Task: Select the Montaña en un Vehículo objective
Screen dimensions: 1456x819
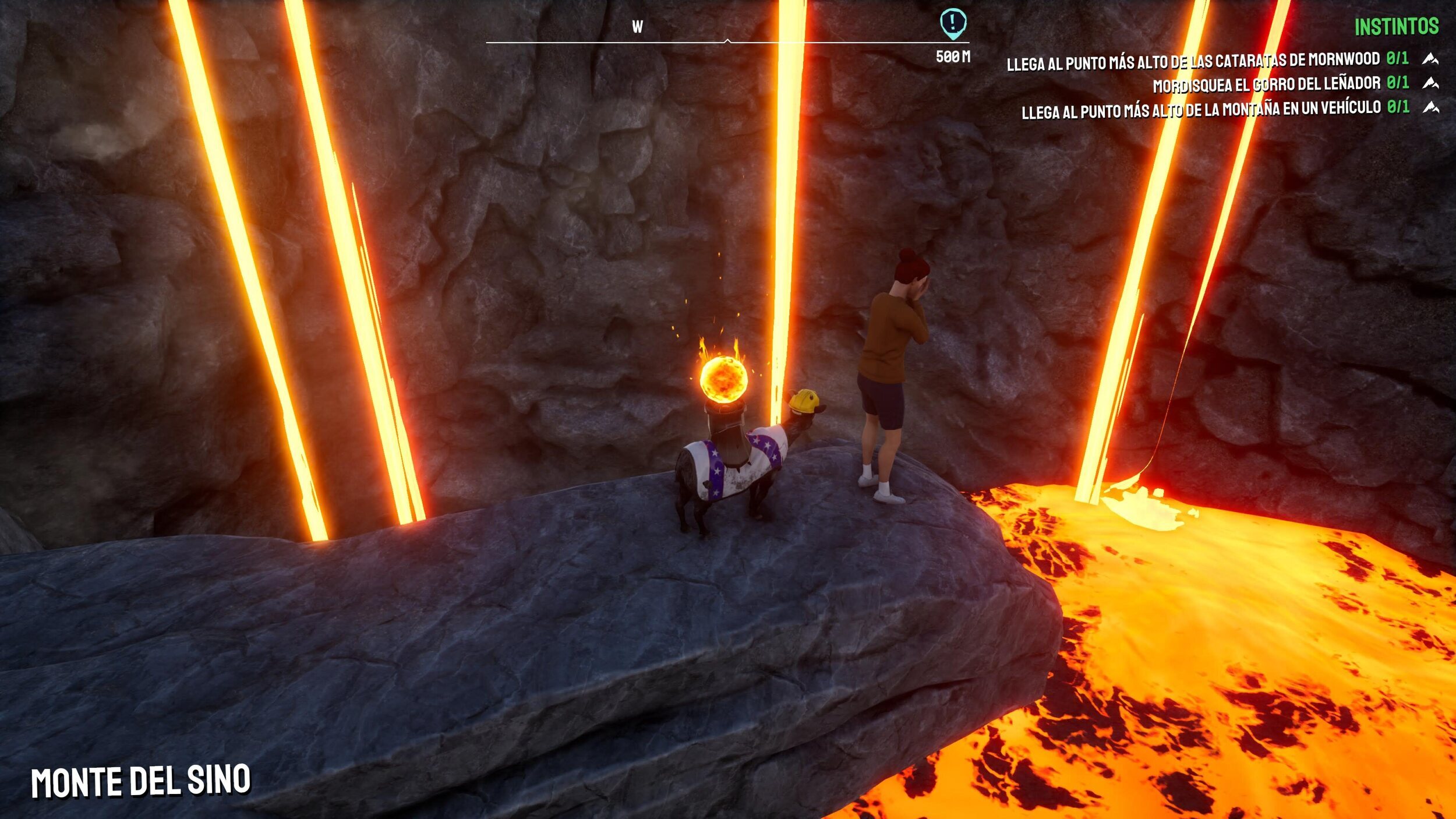Action: pos(1200,110)
